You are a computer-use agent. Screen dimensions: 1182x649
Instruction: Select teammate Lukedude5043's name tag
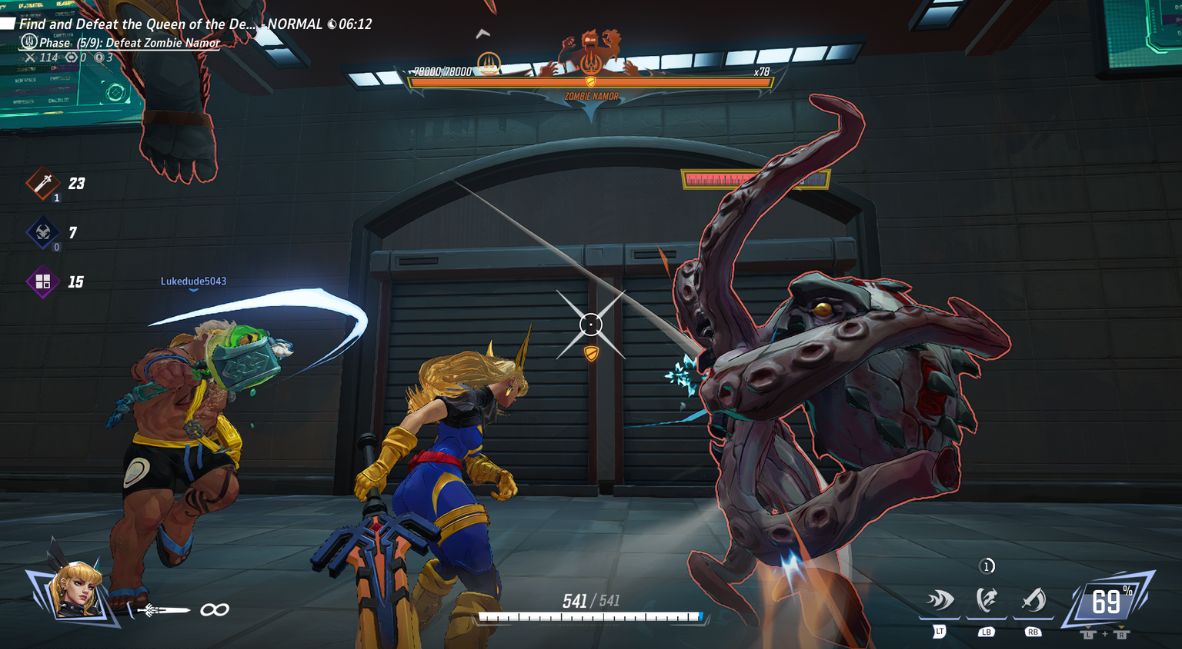[x=193, y=281]
